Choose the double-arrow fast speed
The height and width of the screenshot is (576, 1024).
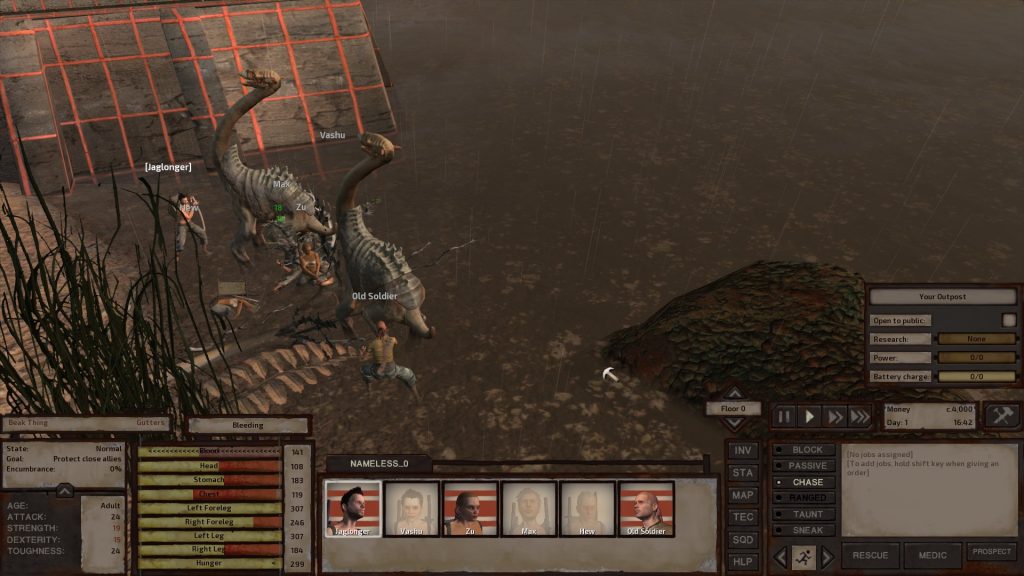tap(835, 416)
